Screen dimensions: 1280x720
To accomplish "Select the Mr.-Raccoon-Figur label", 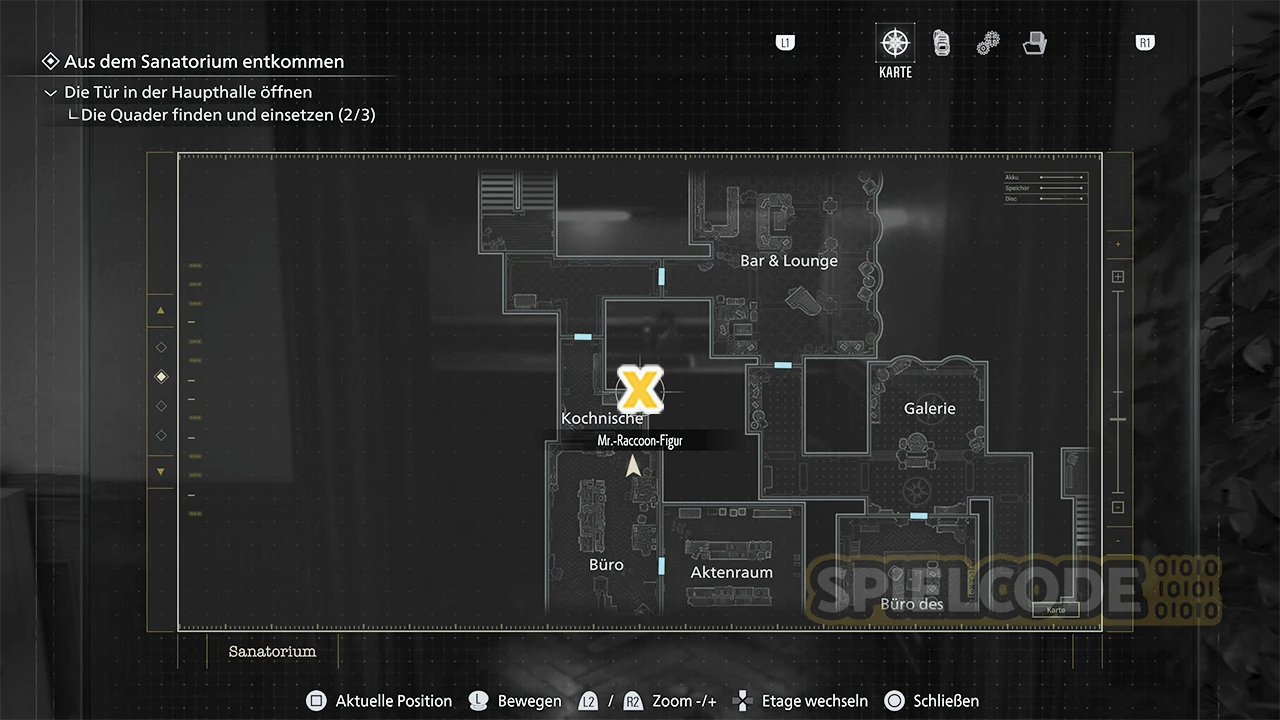I will click(x=640, y=440).
